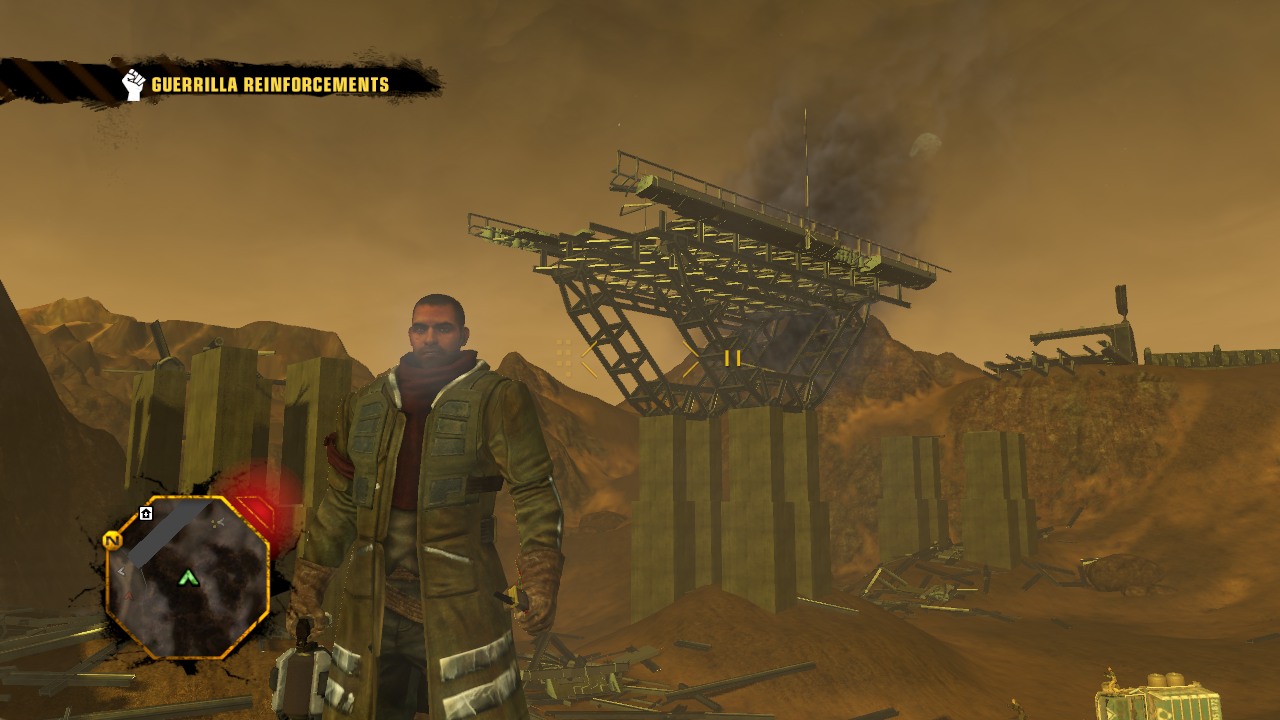
Task: Click the mission title text
Action: 270,85
